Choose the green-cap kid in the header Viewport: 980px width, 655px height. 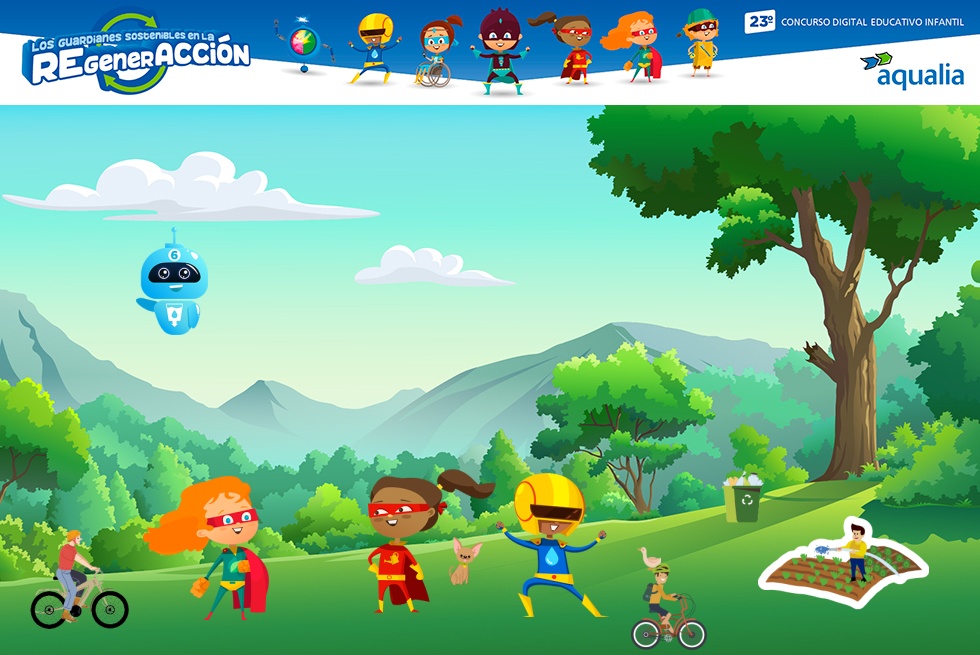point(701,43)
